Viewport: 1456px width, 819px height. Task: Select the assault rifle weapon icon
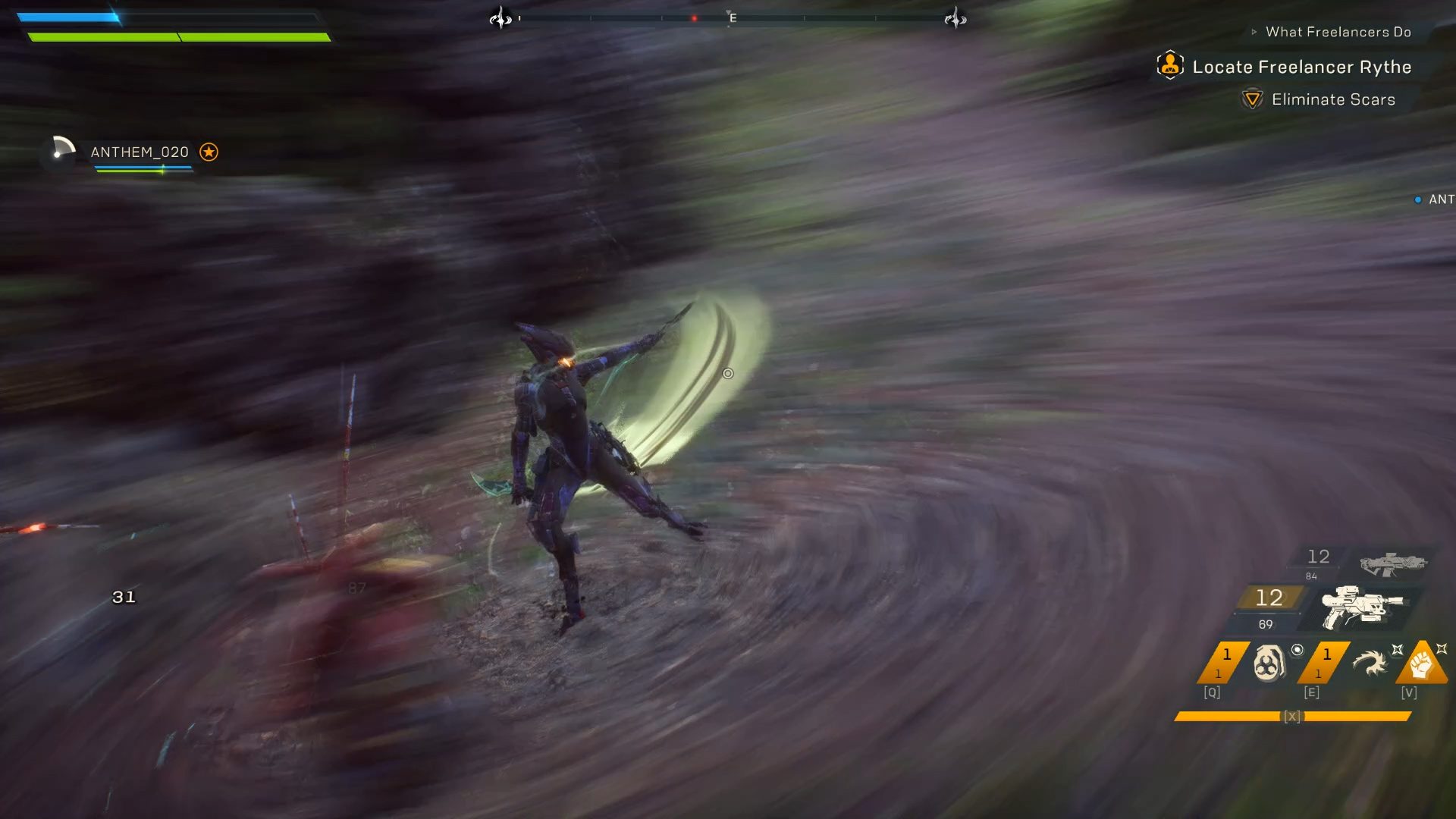pyautogui.click(x=1392, y=565)
